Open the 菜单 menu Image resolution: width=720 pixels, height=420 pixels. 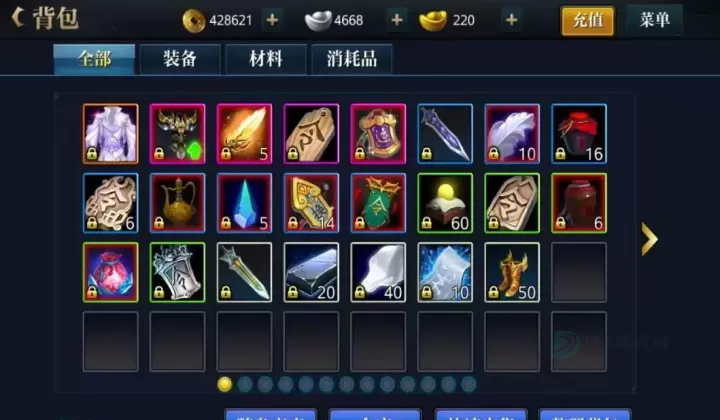click(654, 20)
